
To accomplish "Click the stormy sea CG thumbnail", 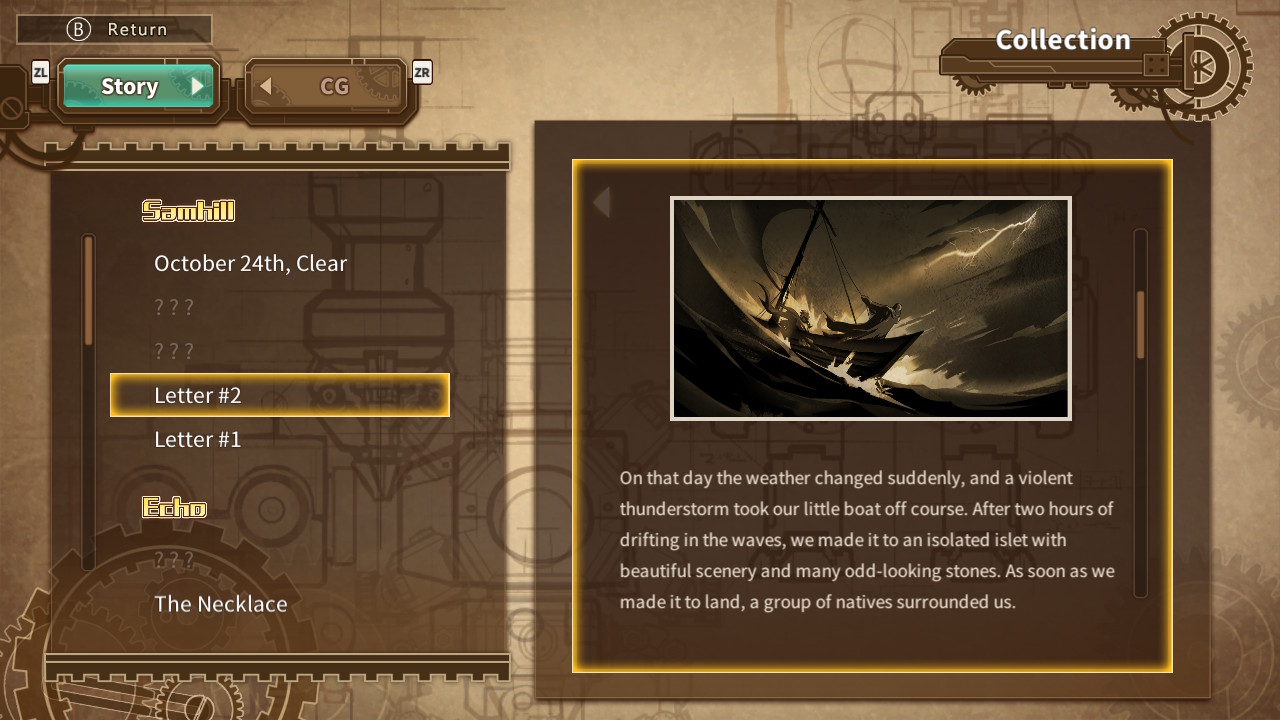I will click(871, 308).
